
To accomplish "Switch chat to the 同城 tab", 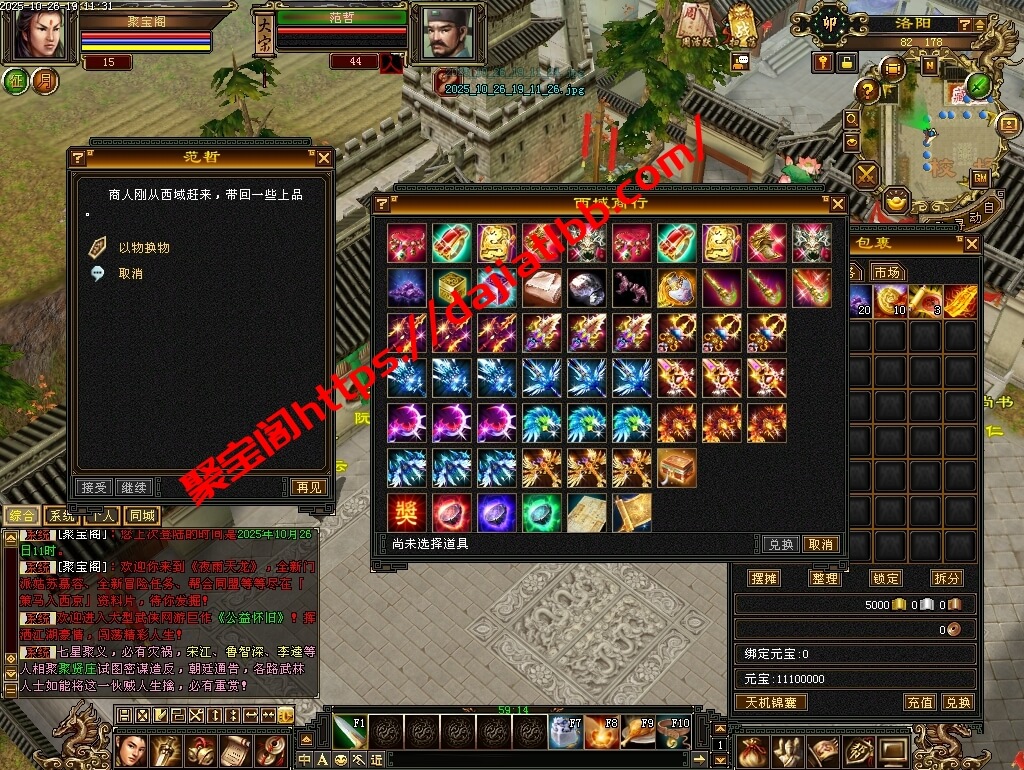I will point(142,516).
